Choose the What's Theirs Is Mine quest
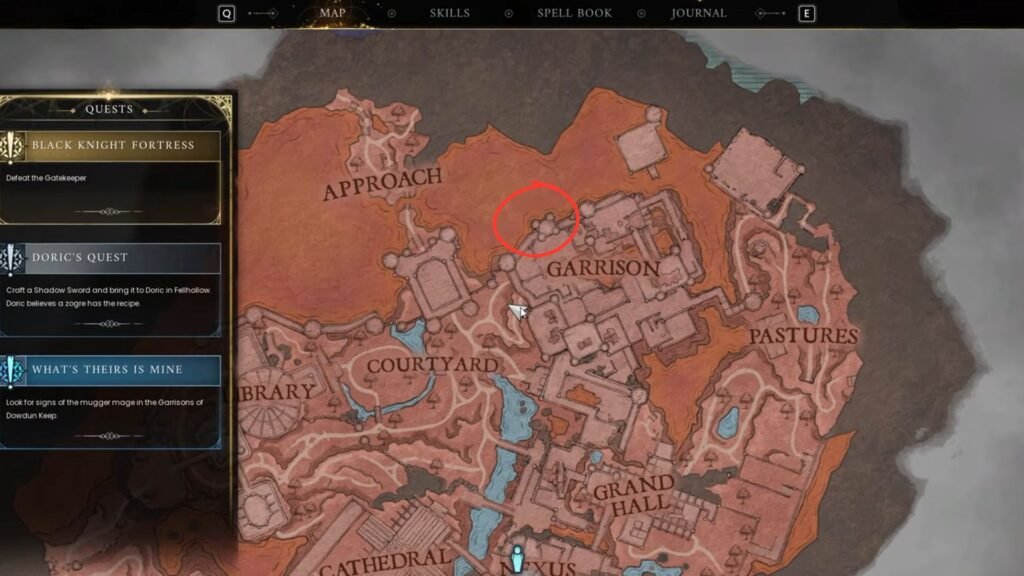Image resolution: width=1024 pixels, height=576 pixels. coord(113,370)
